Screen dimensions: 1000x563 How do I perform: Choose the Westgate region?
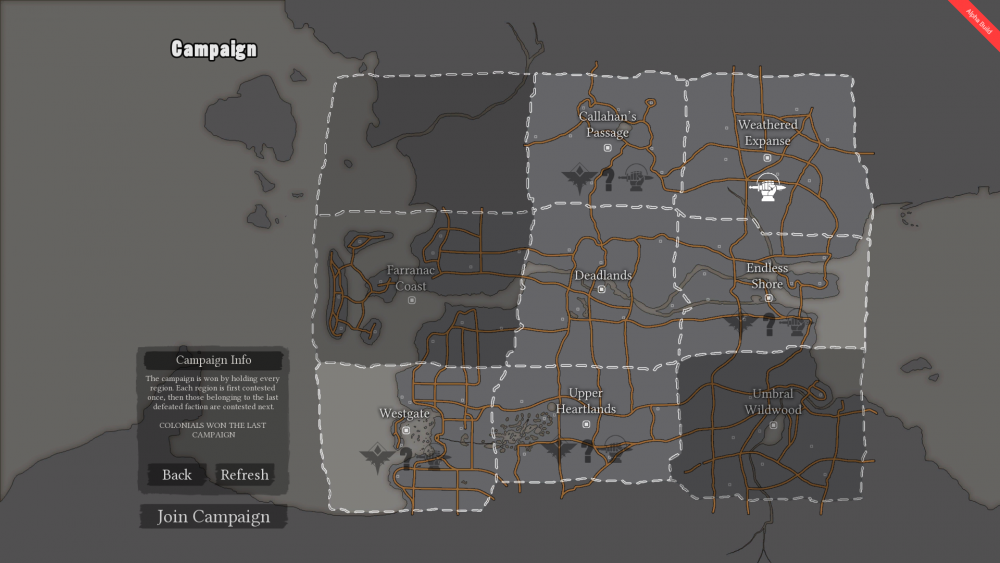[x=404, y=413]
